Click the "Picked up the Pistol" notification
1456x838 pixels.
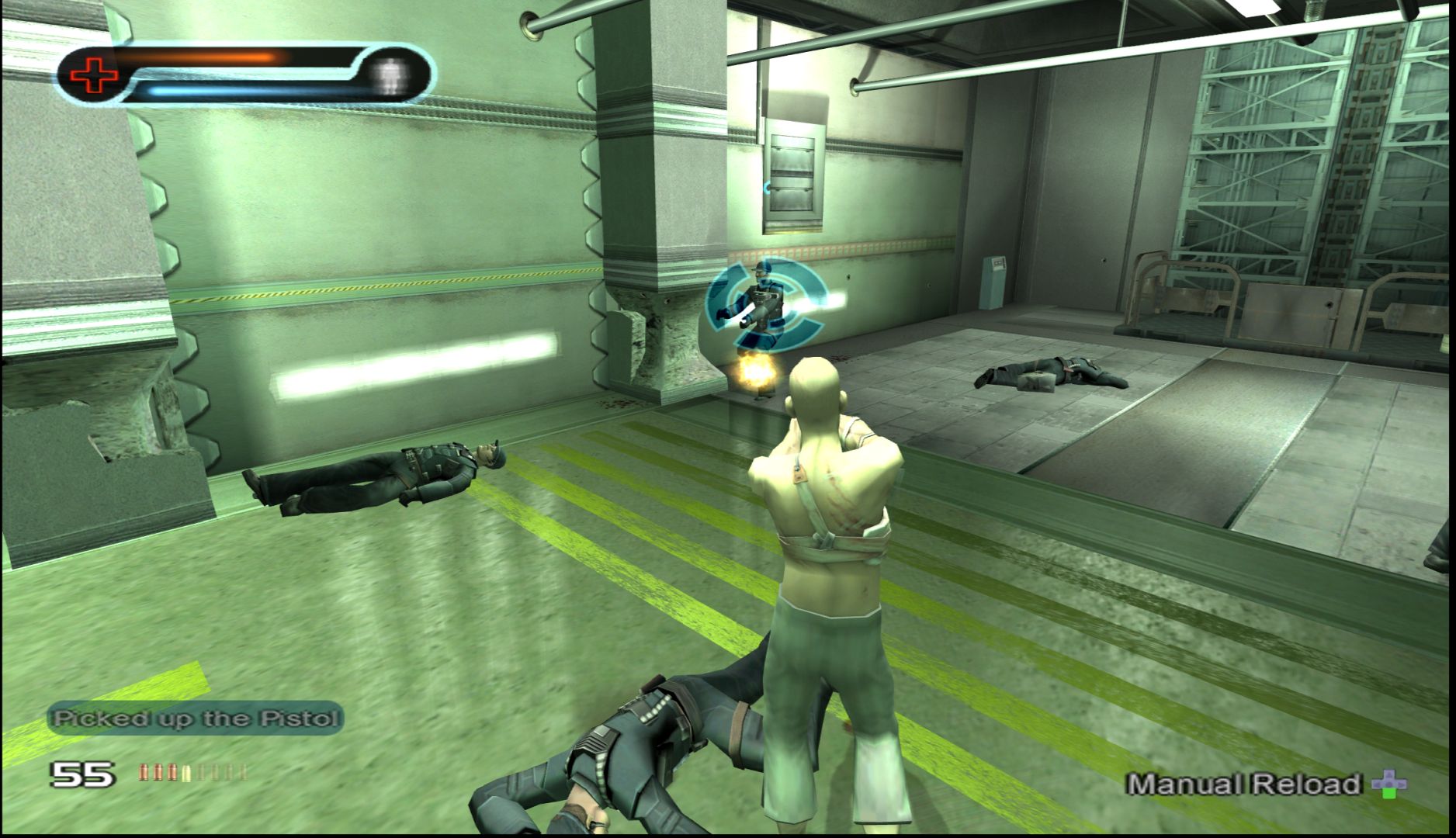coord(196,719)
